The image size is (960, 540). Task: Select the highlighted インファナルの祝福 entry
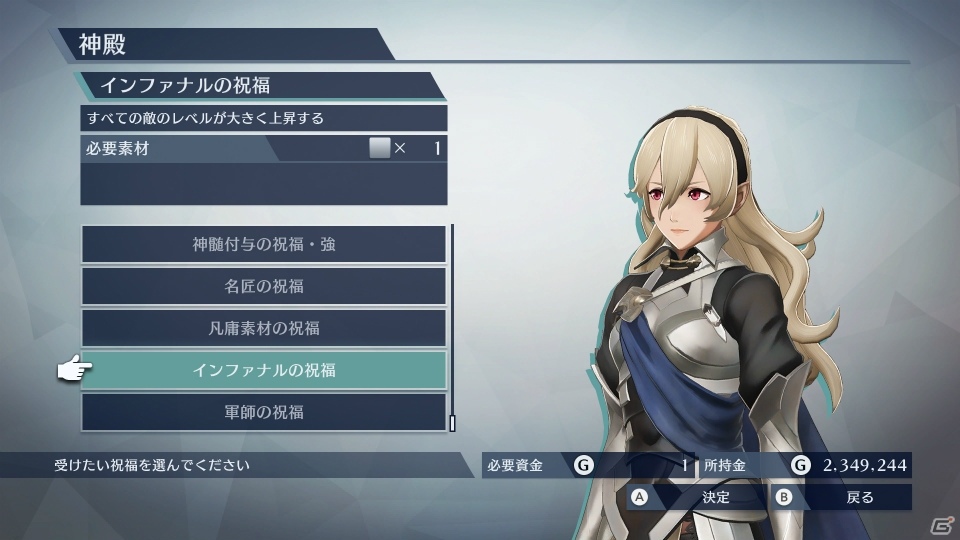coord(264,370)
